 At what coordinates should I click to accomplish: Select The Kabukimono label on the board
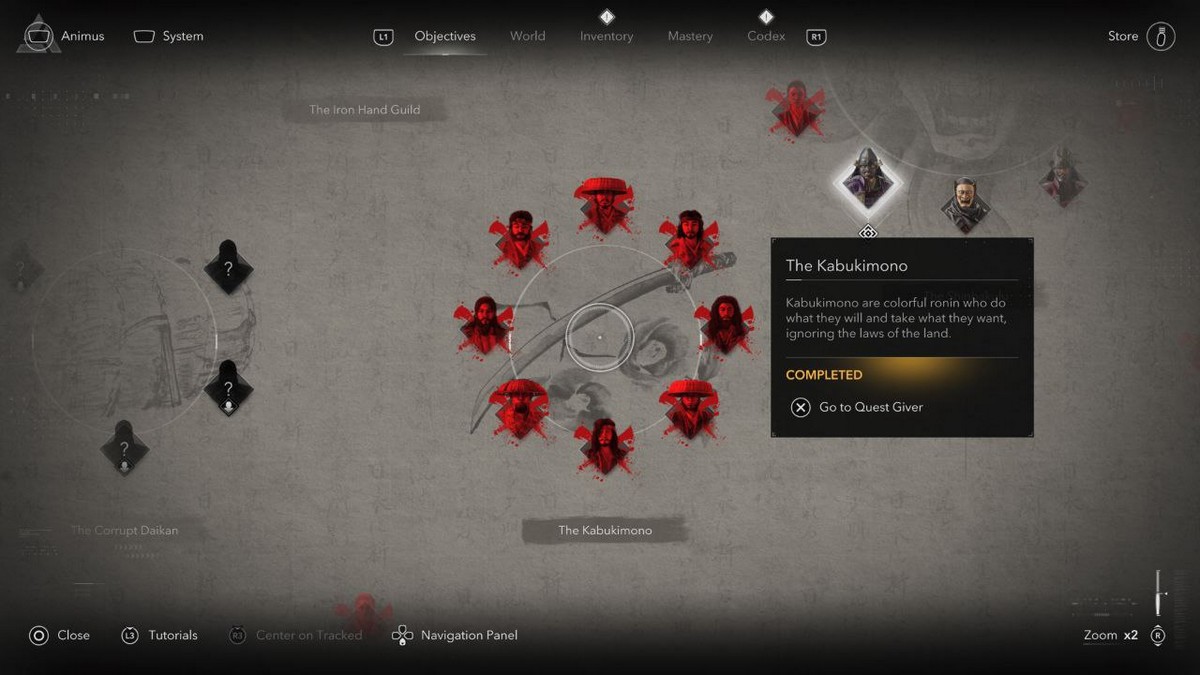coord(605,530)
